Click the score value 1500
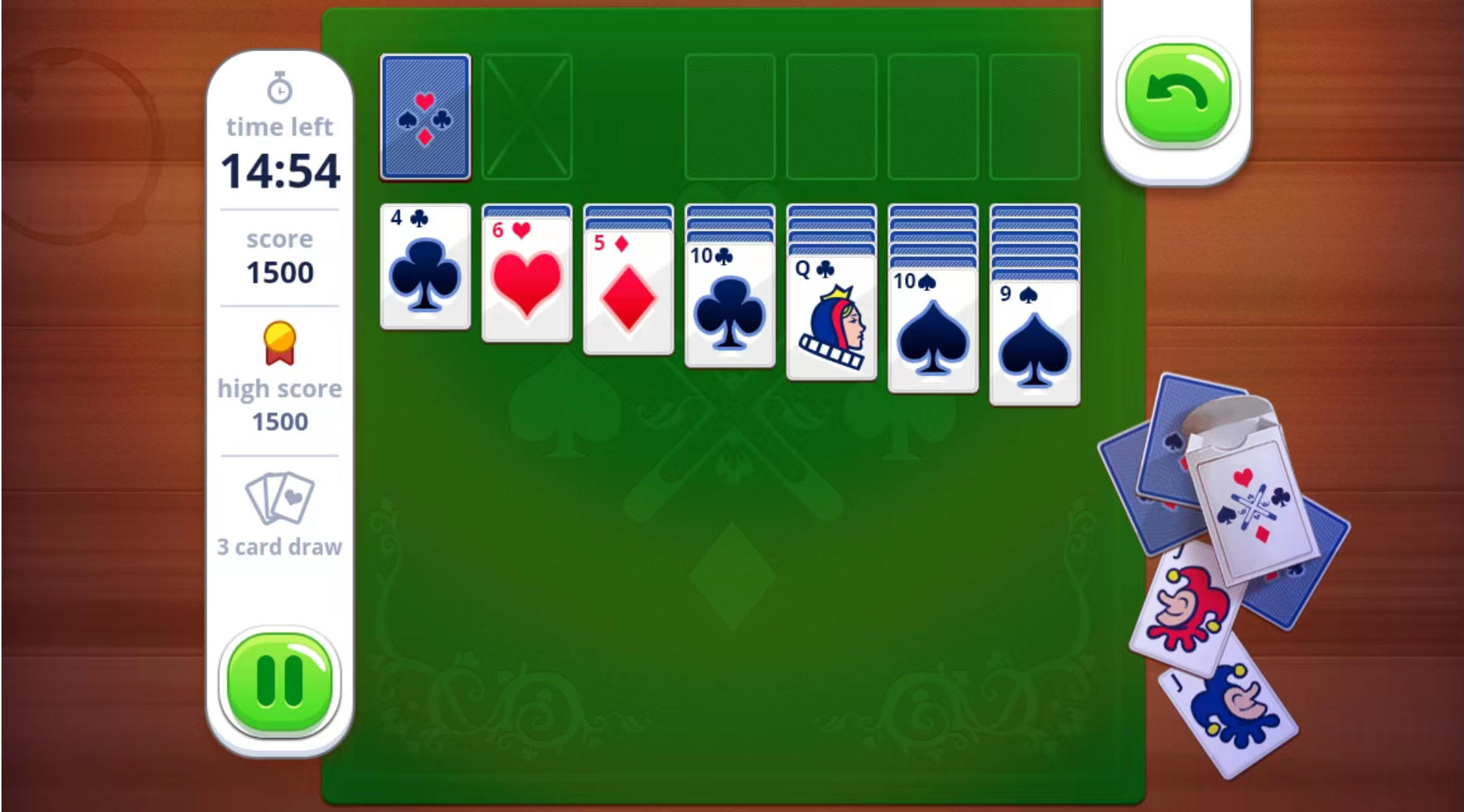The width and height of the screenshot is (1464, 812). pos(279,272)
